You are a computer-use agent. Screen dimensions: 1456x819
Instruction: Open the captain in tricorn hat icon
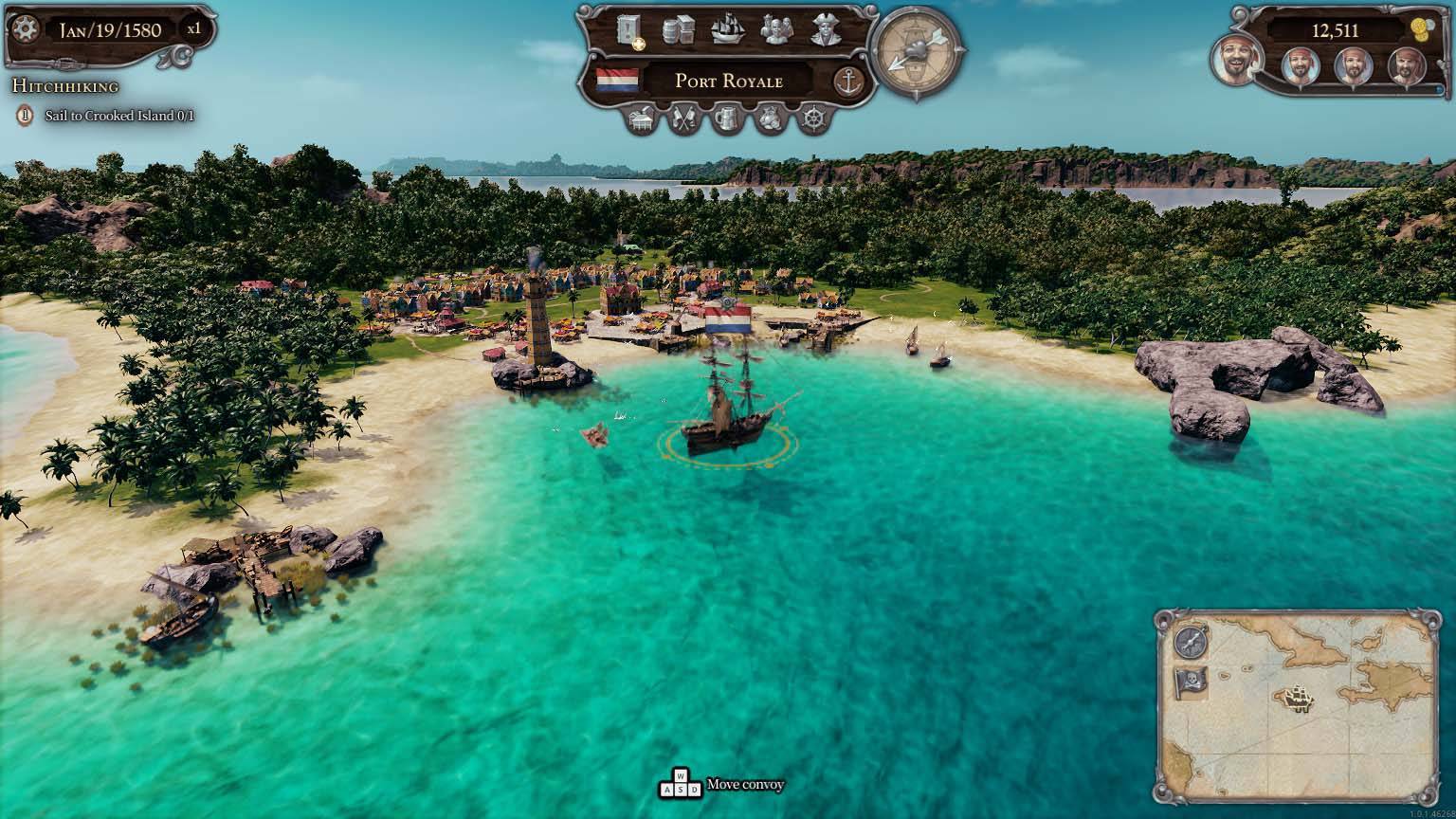[828, 30]
